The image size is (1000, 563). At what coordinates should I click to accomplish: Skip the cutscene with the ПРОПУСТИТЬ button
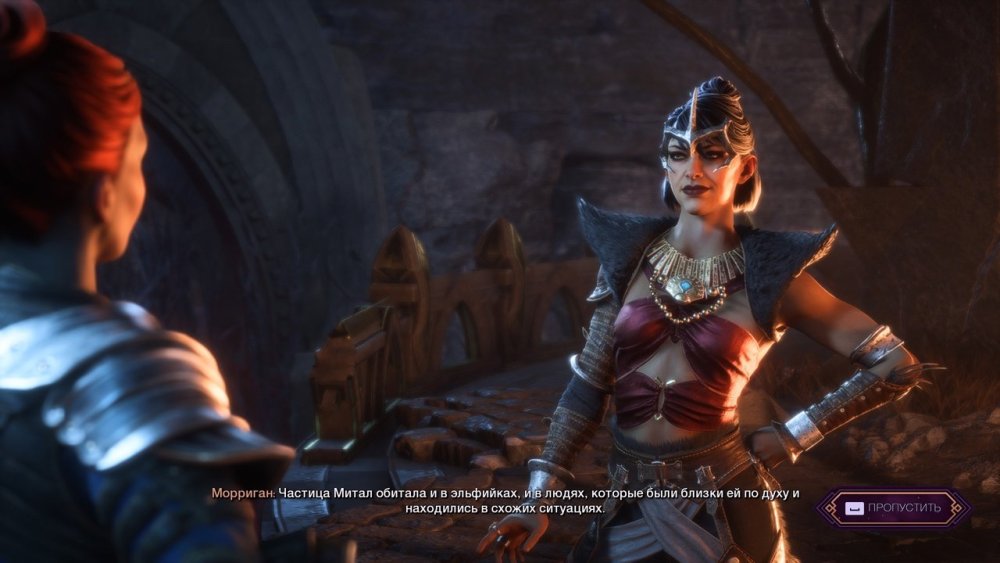click(892, 507)
